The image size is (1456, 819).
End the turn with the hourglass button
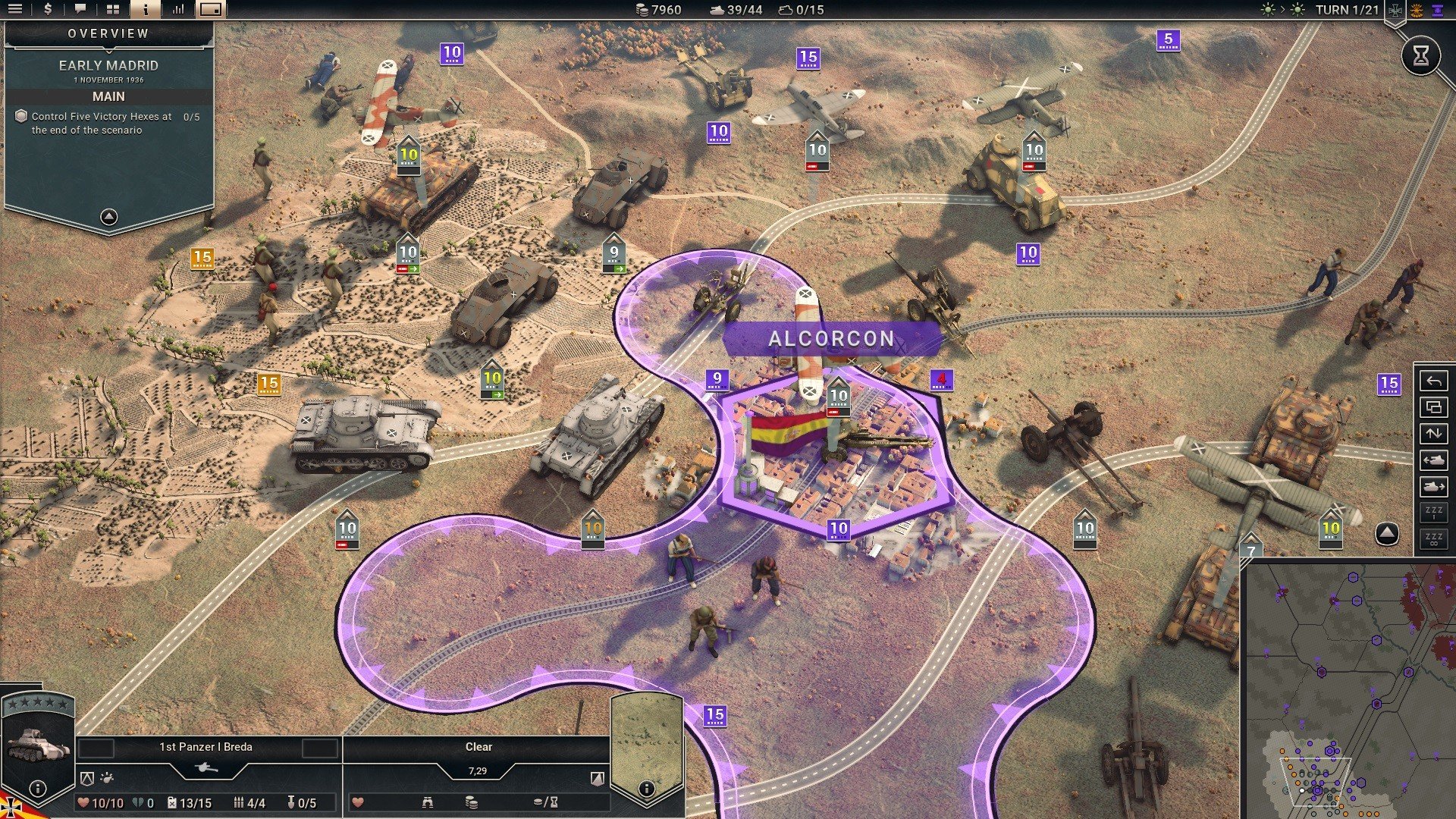pyautogui.click(x=1420, y=55)
